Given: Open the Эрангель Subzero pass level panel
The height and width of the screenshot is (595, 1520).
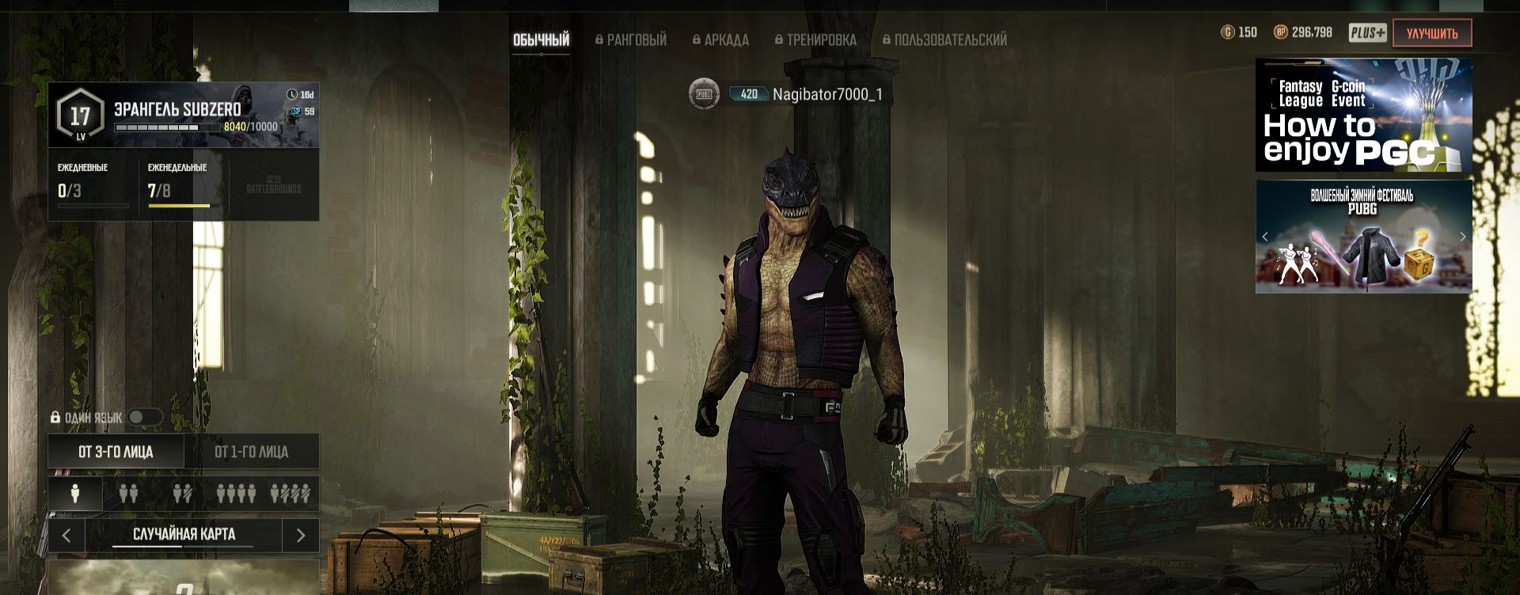Looking at the screenshot, I should click(183, 115).
